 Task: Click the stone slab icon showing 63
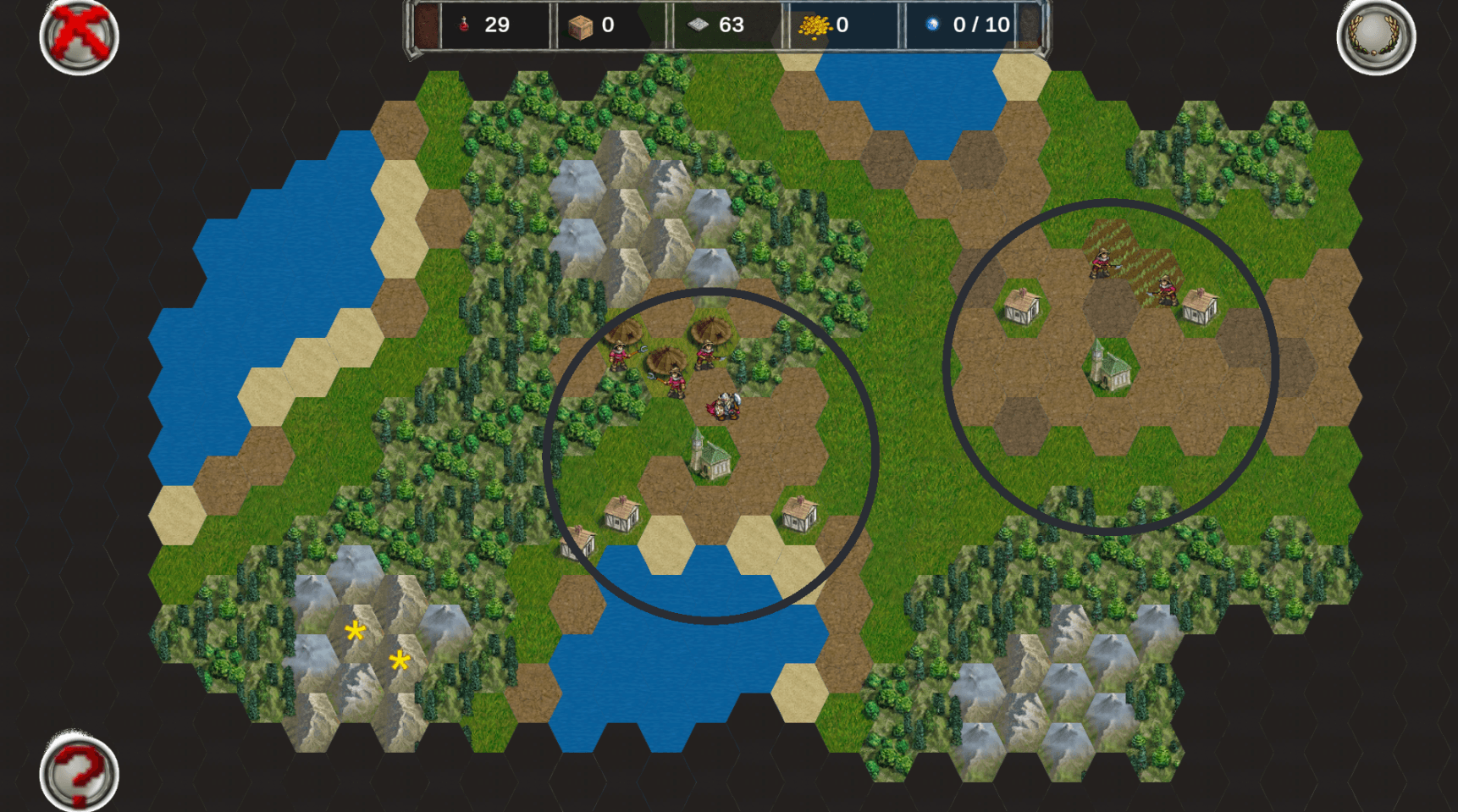697,25
